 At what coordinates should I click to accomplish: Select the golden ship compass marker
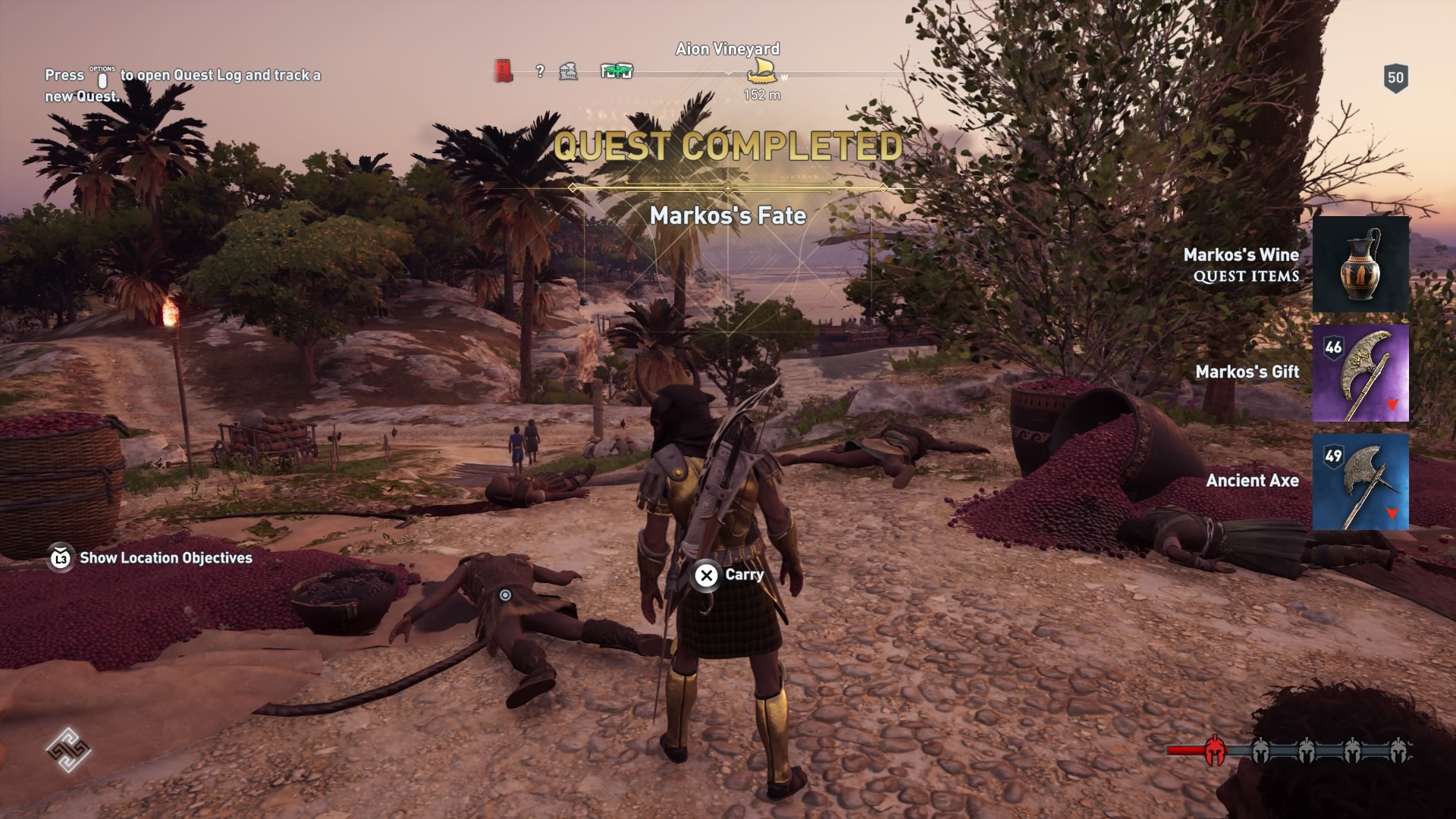click(x=763, y=72)
